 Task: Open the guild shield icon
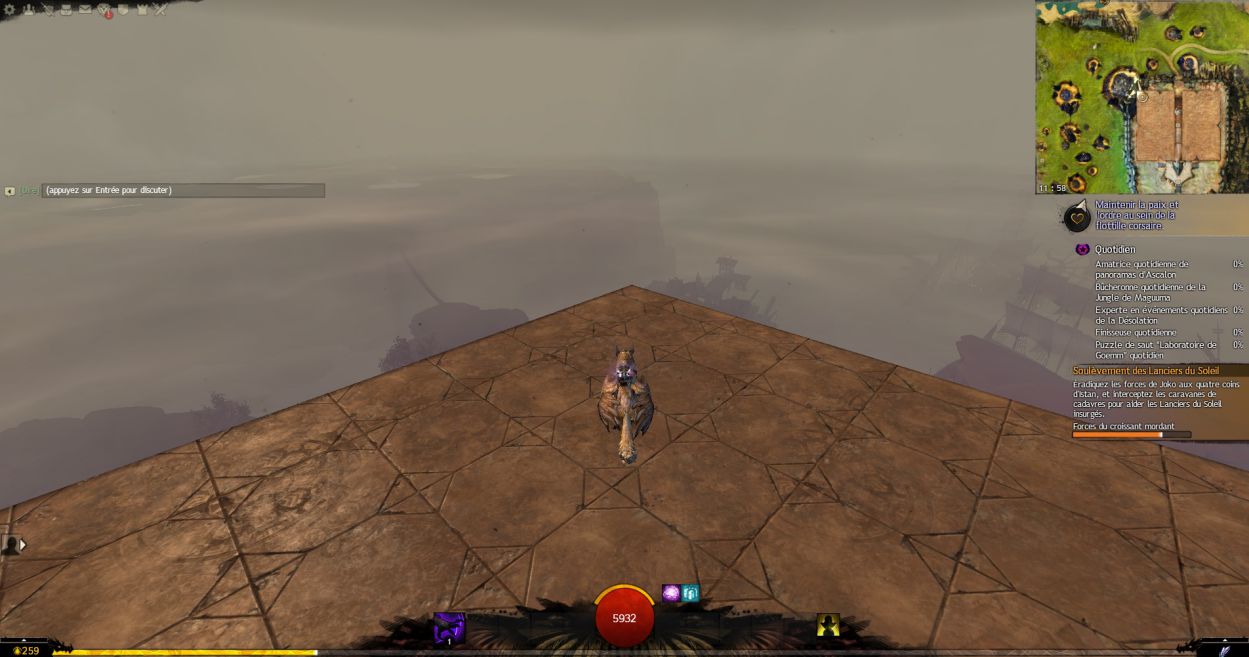pyautogui.click(x=123, y=10)
